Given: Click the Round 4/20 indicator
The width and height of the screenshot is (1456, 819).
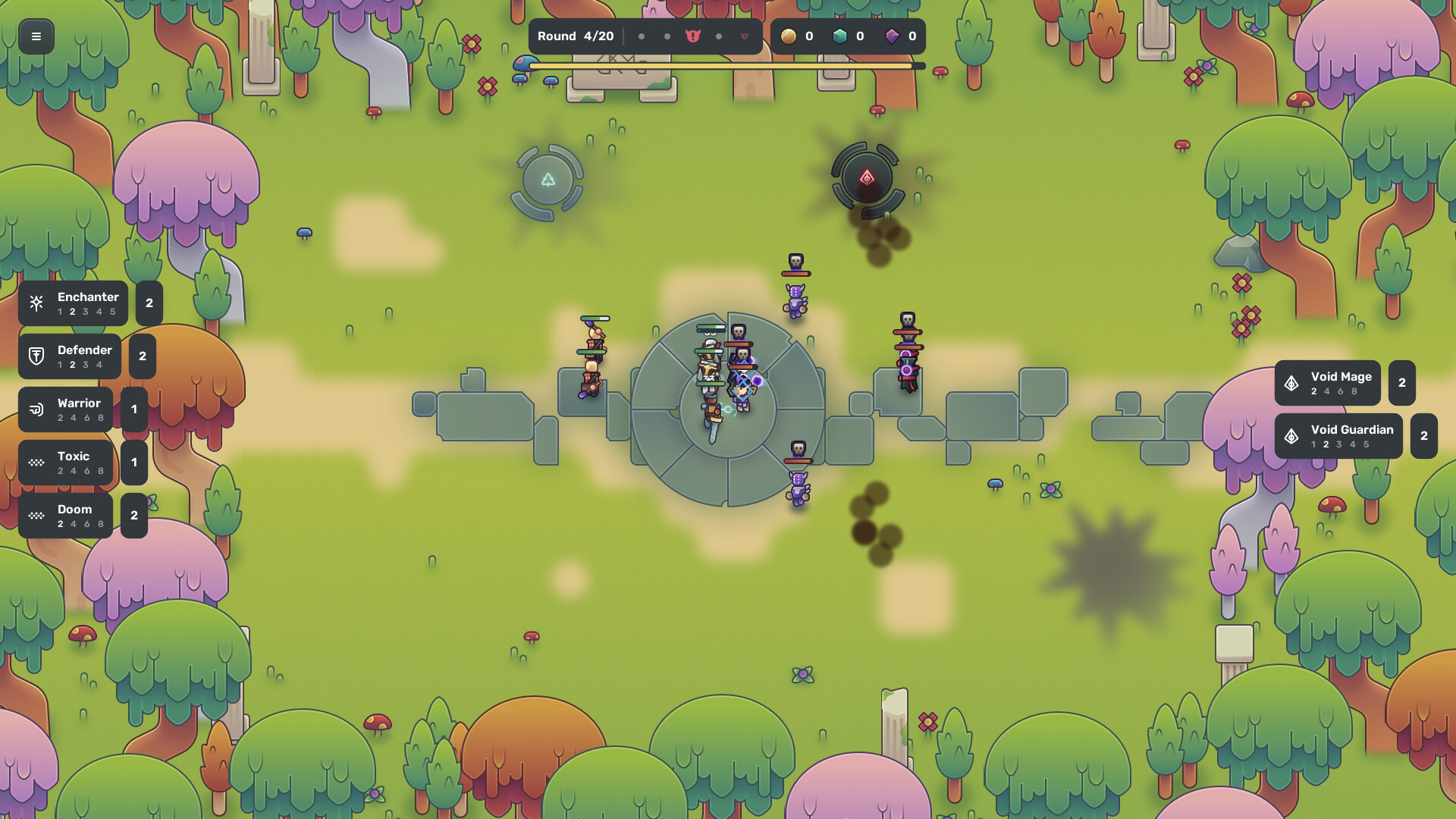Looking at the screenshot, I should 576,36.
